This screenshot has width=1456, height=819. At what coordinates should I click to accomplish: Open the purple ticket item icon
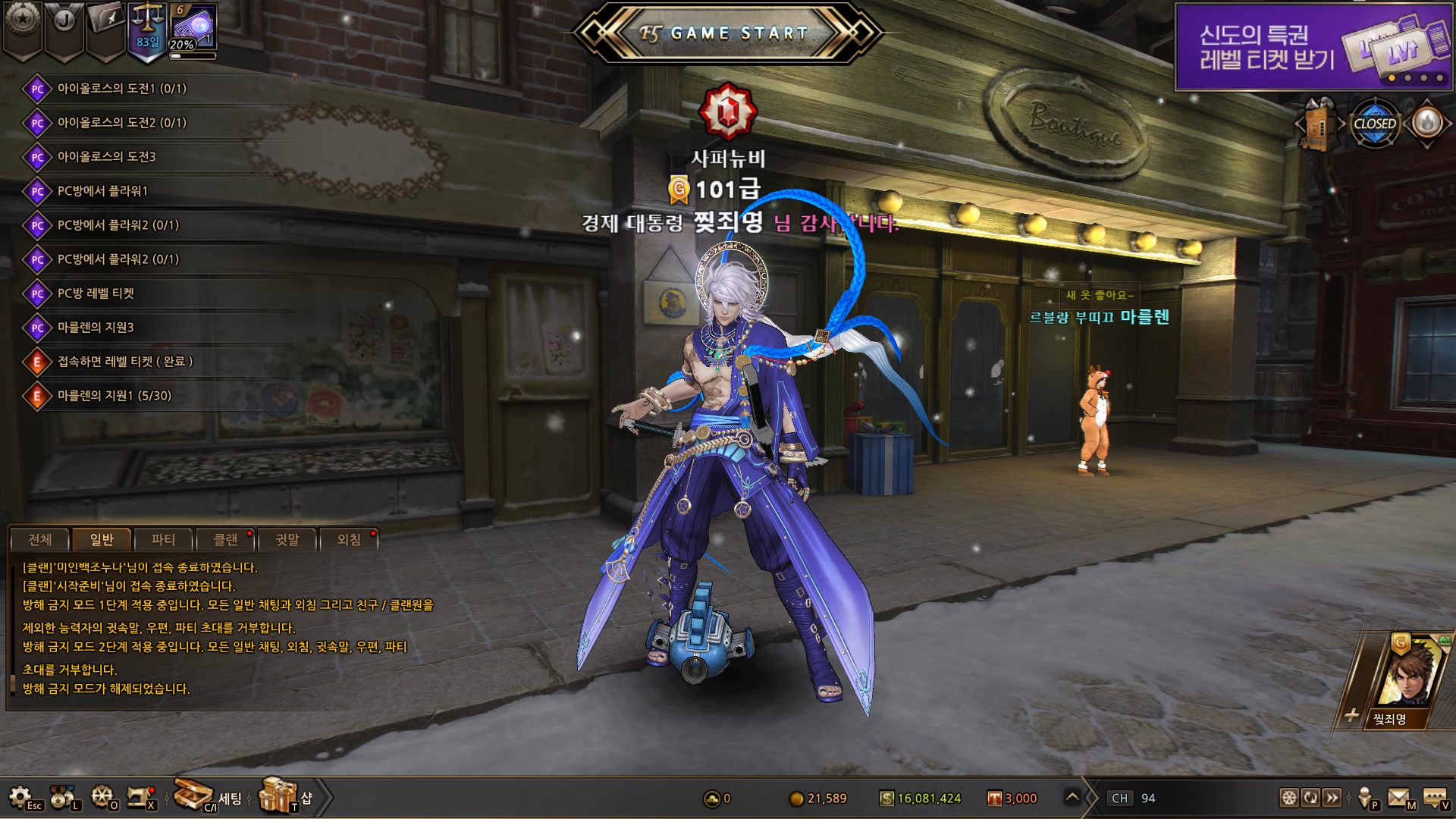pos(193,27)
